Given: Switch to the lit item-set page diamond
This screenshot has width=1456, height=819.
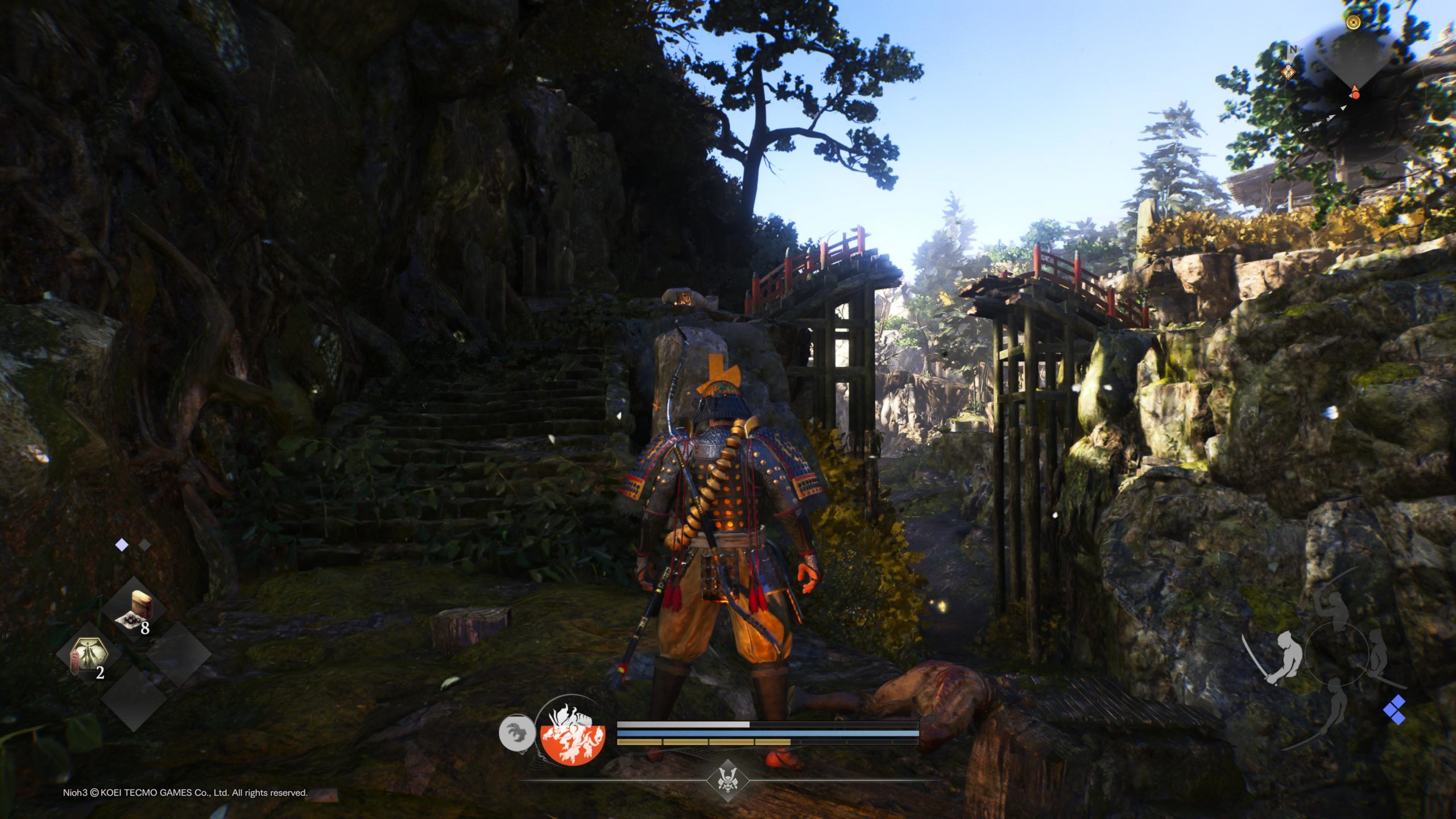Looking at the screenshot, I should point(122,545).
